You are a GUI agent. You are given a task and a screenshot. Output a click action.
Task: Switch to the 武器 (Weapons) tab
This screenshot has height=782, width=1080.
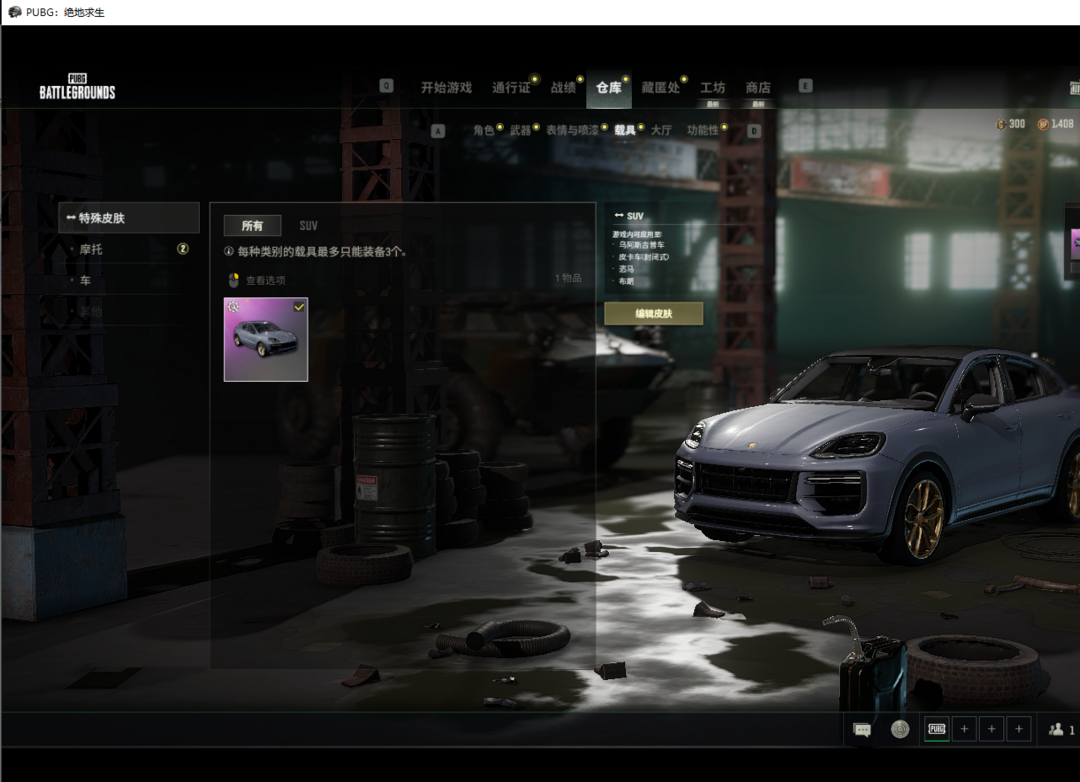(520, 130)
